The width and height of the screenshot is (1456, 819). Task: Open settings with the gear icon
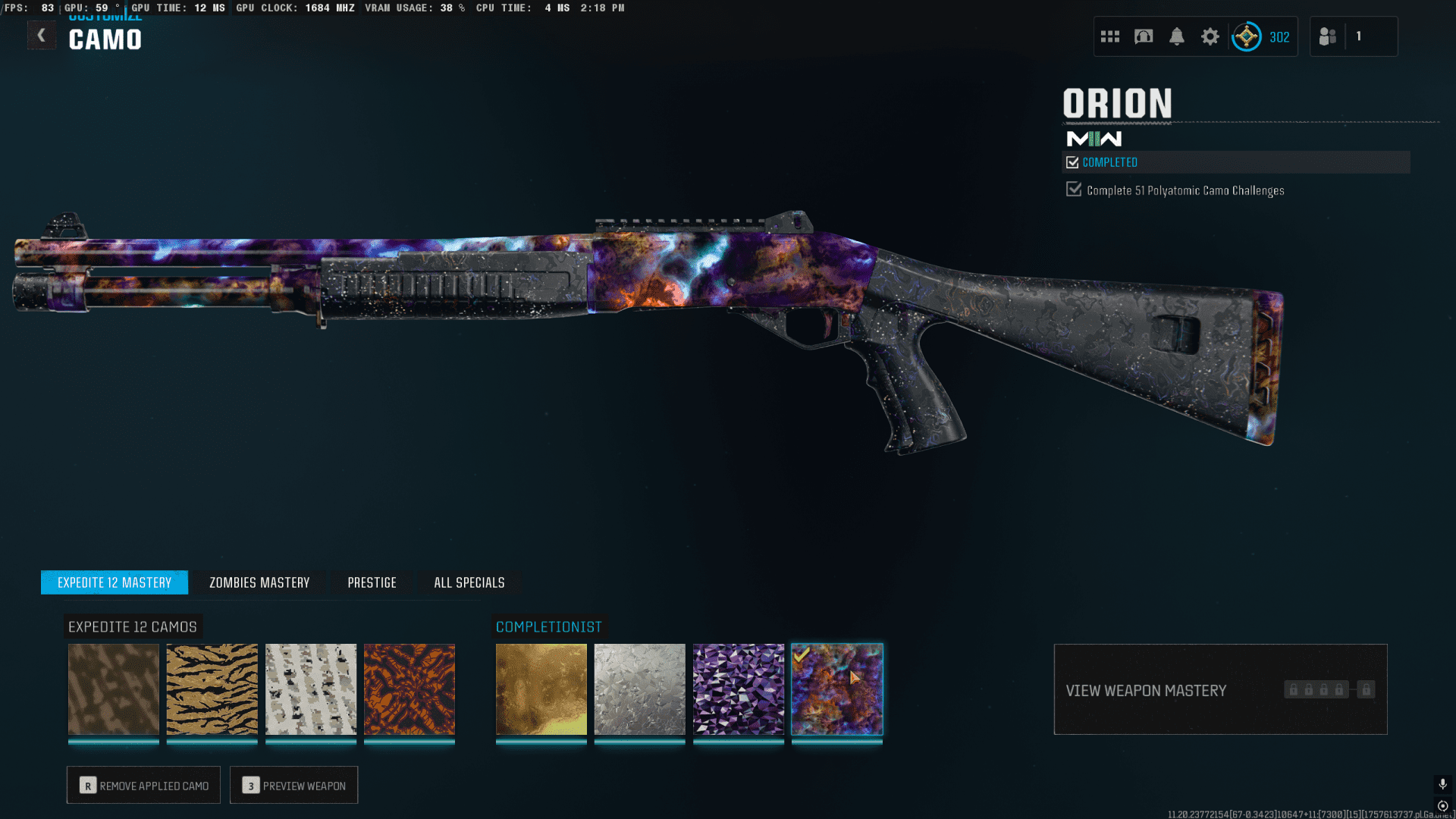1210,36
